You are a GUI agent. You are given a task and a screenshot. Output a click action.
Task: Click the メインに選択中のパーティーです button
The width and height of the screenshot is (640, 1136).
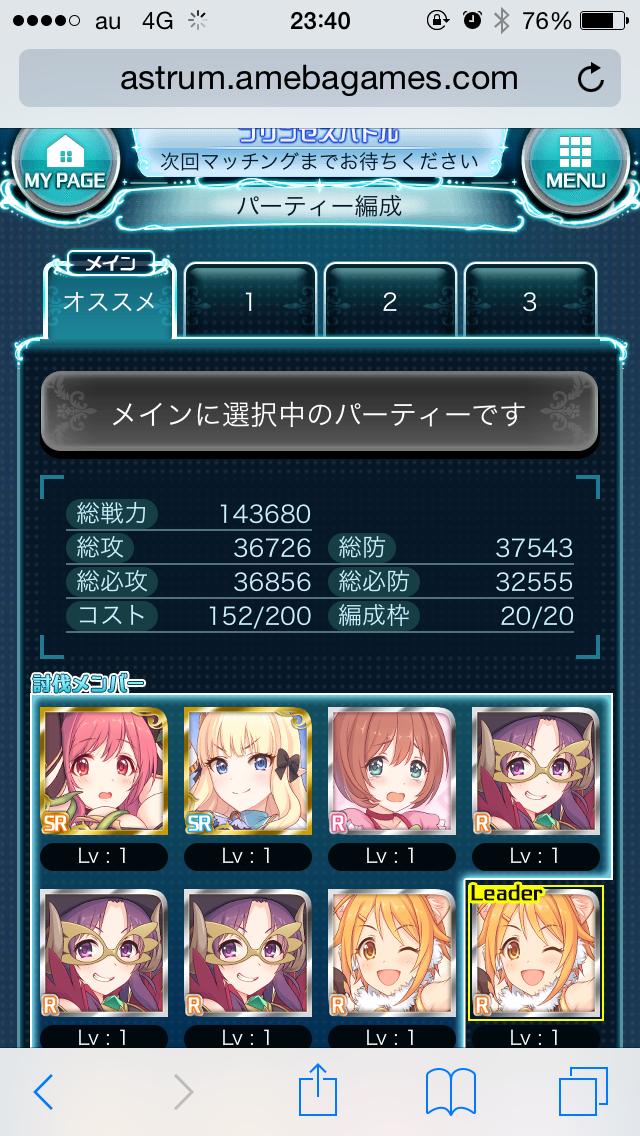point(319,413)
